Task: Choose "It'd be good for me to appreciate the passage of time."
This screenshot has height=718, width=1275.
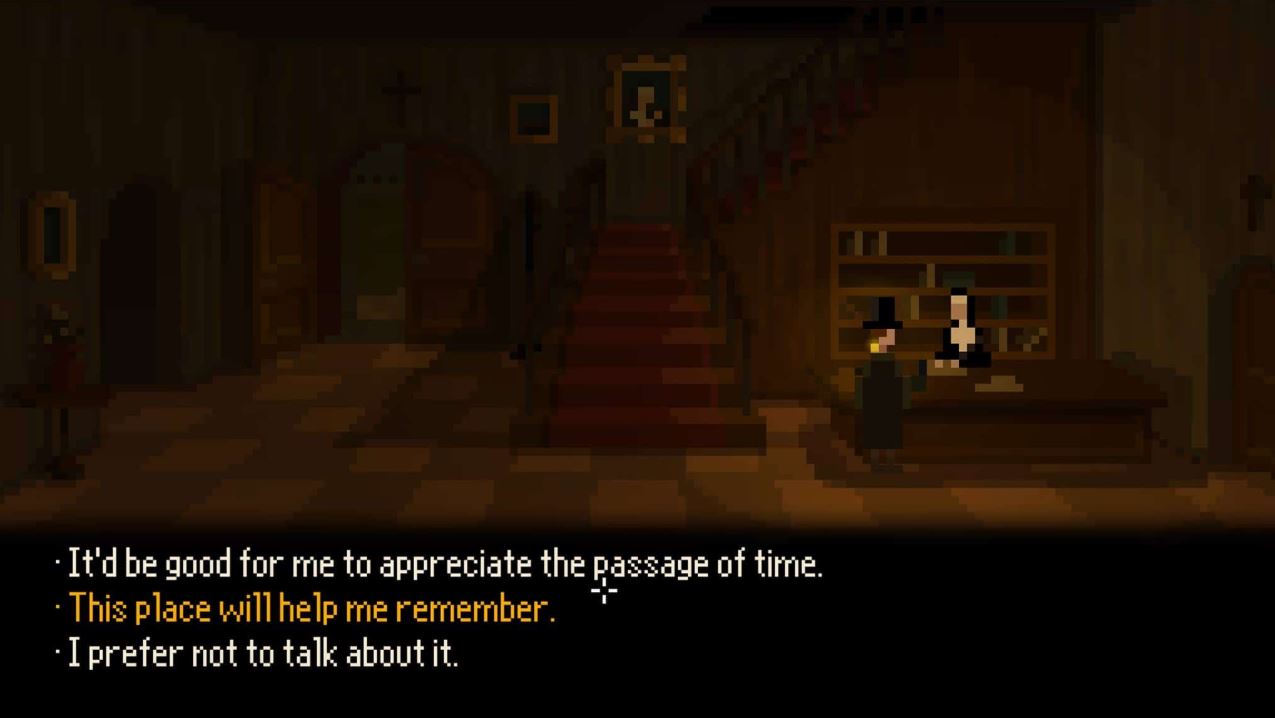Action: [x=444, y=566]
